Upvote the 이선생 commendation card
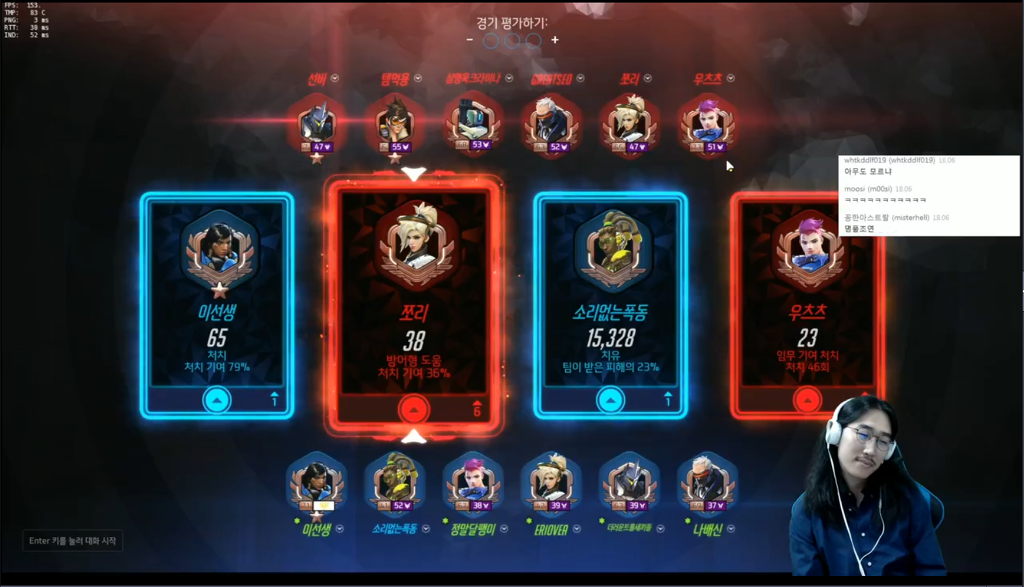 click(217, 399)
